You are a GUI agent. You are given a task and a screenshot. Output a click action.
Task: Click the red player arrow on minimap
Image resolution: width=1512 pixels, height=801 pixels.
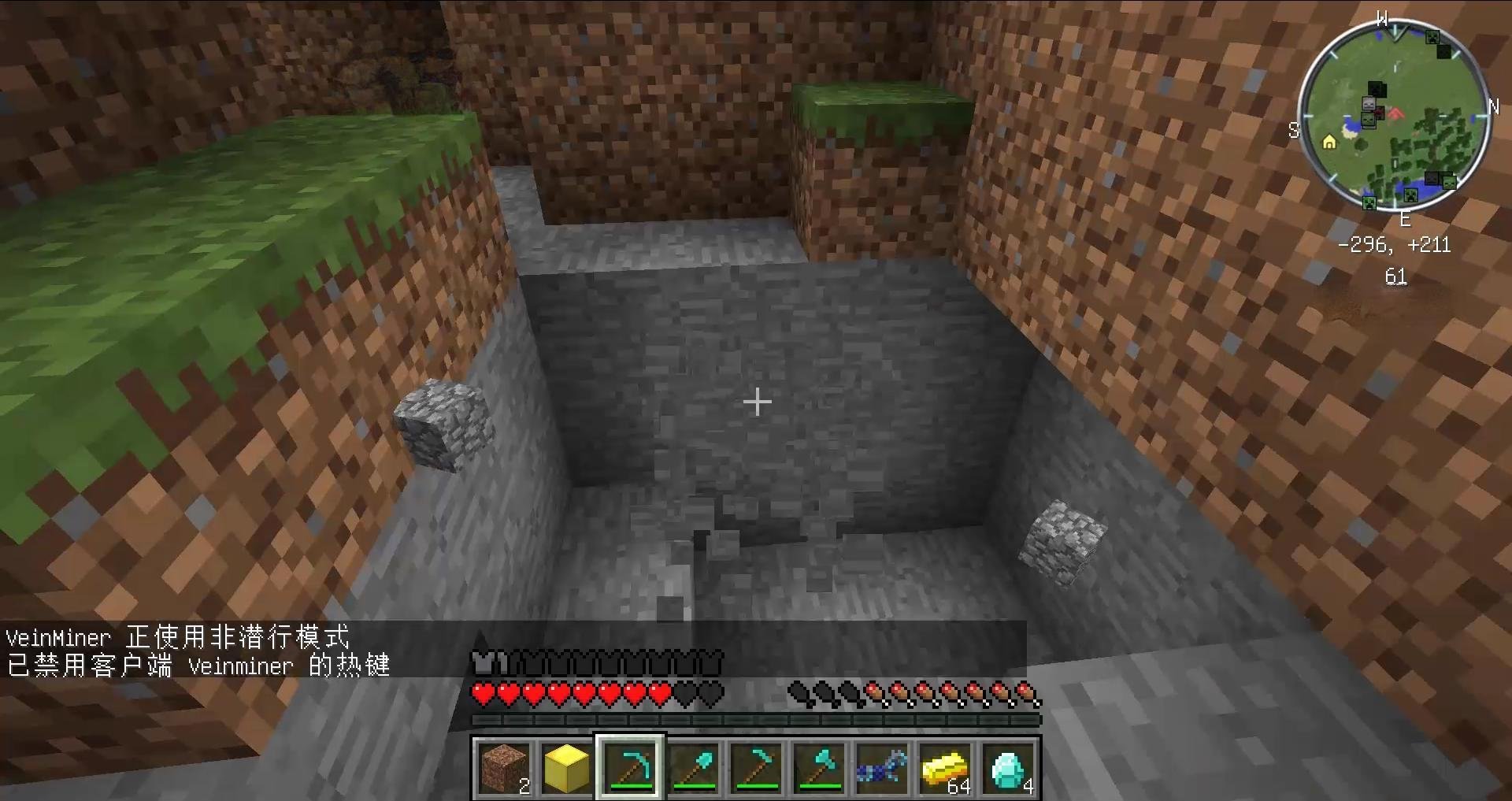(x=1395, y=115)
